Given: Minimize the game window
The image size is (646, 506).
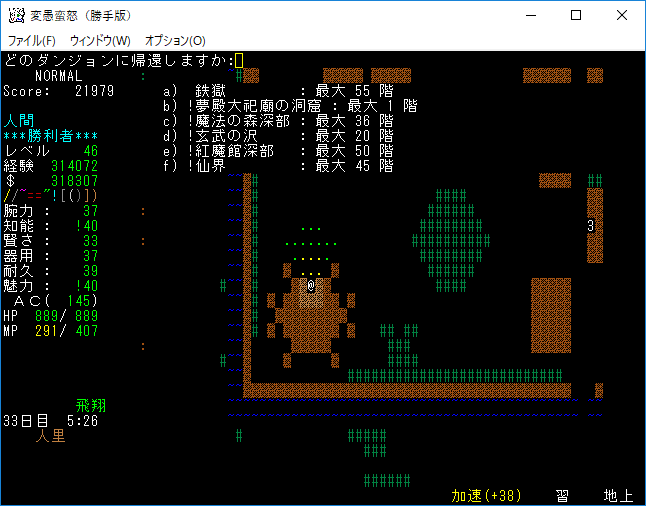Looking at the screenshot, I should pos(530,15).
